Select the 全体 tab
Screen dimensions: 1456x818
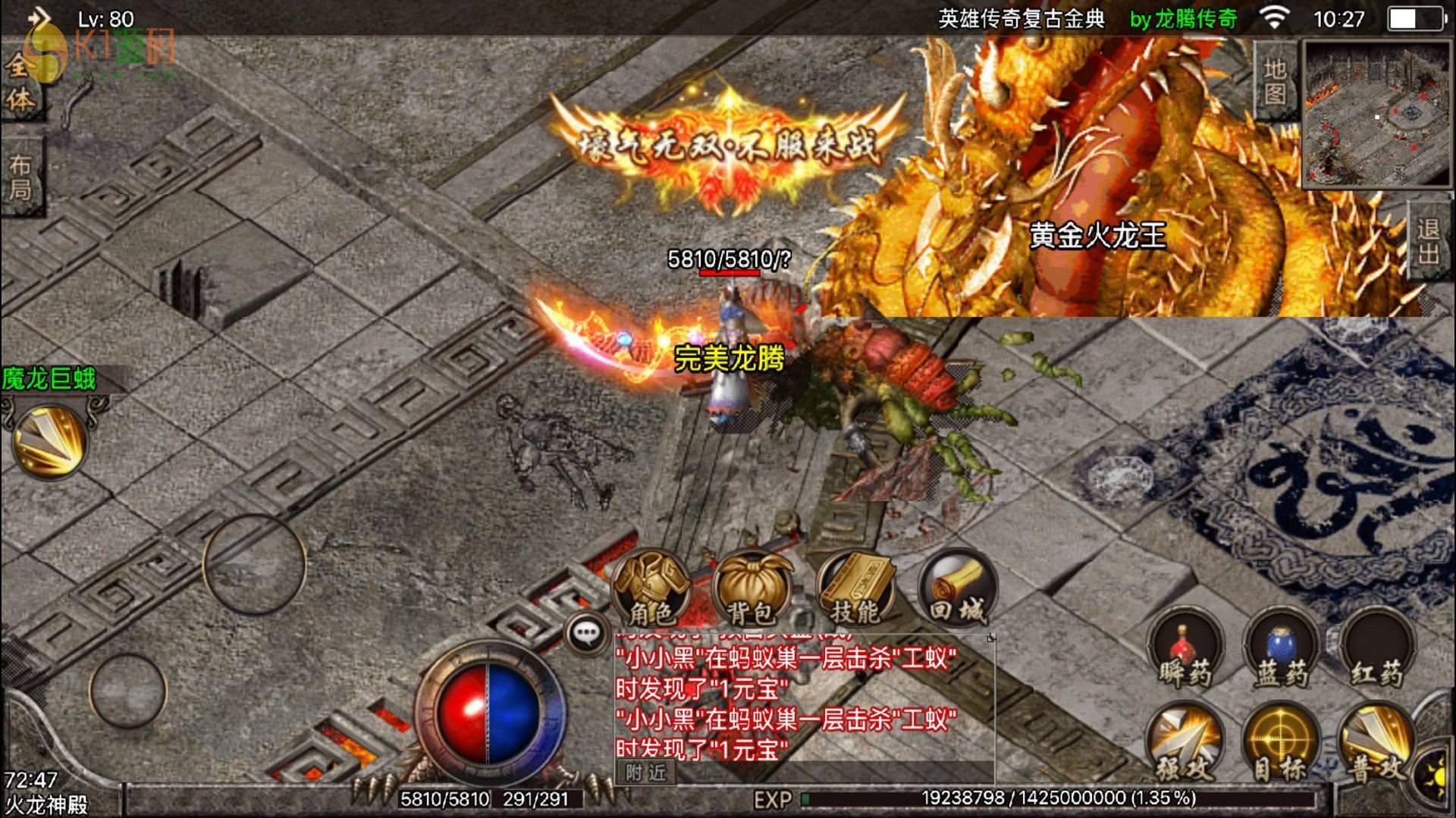[x=20, y=83]
